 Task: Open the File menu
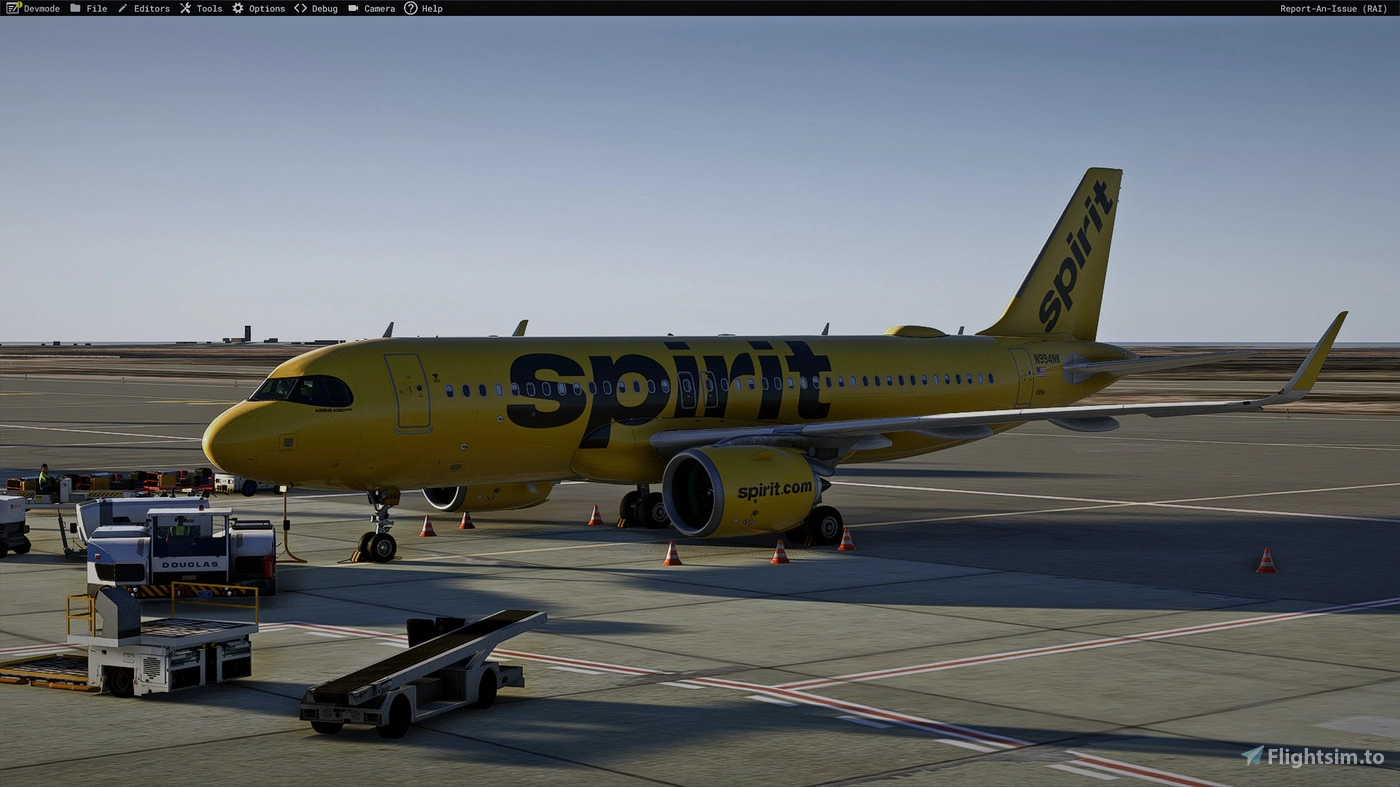[96, 8]
